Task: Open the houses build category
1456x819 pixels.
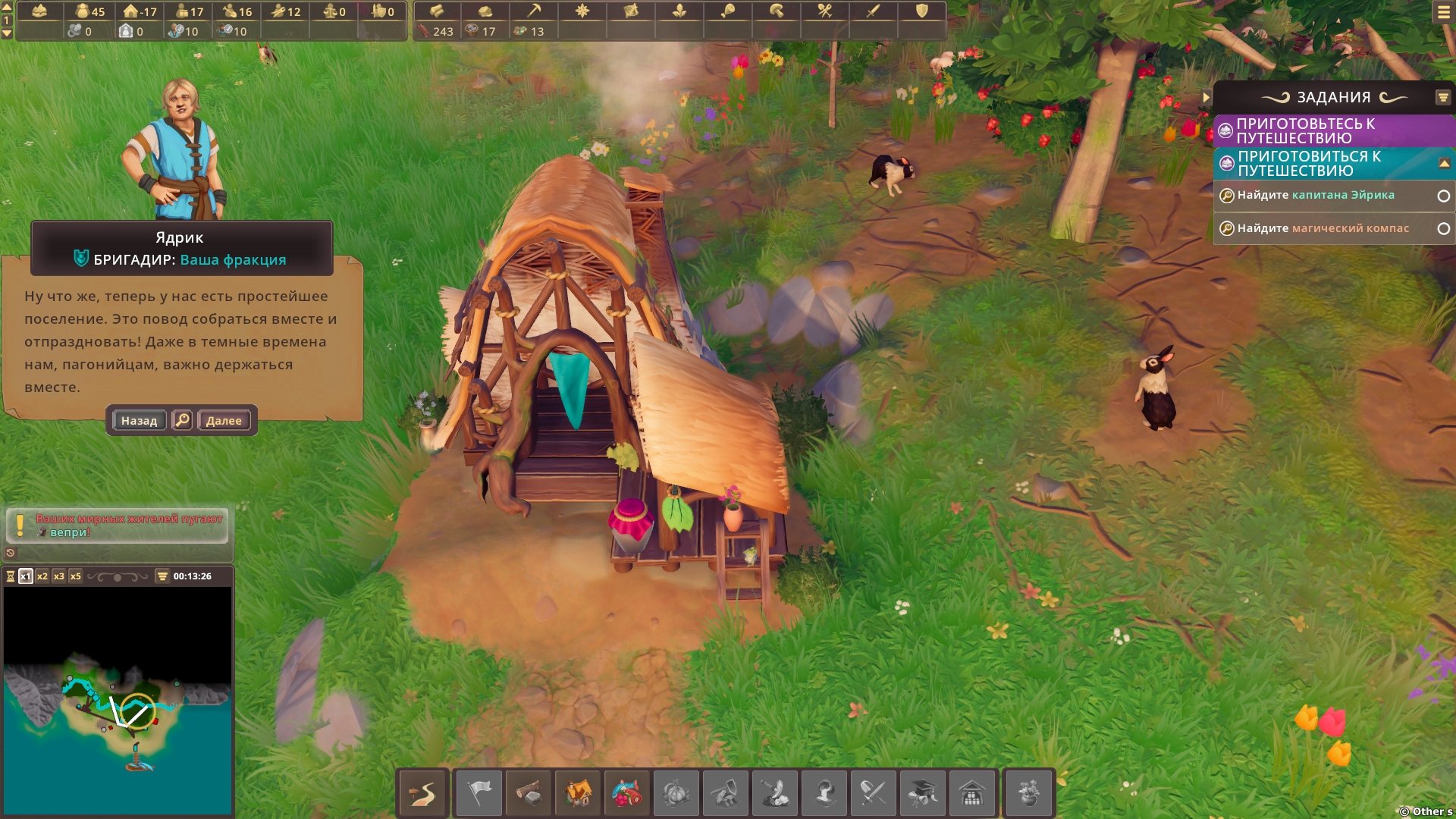Action: pyautogui.click(x=578, y=793)
